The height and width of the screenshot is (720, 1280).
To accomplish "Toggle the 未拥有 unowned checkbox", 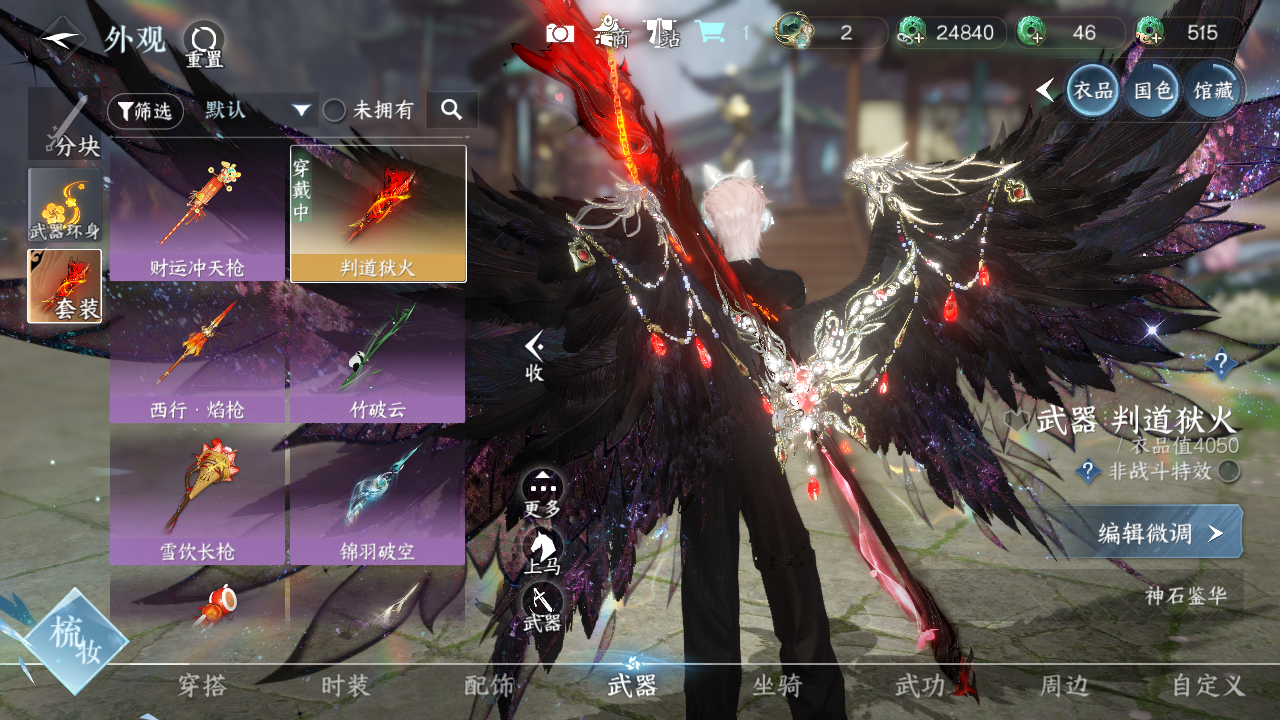I will [335, 111].
